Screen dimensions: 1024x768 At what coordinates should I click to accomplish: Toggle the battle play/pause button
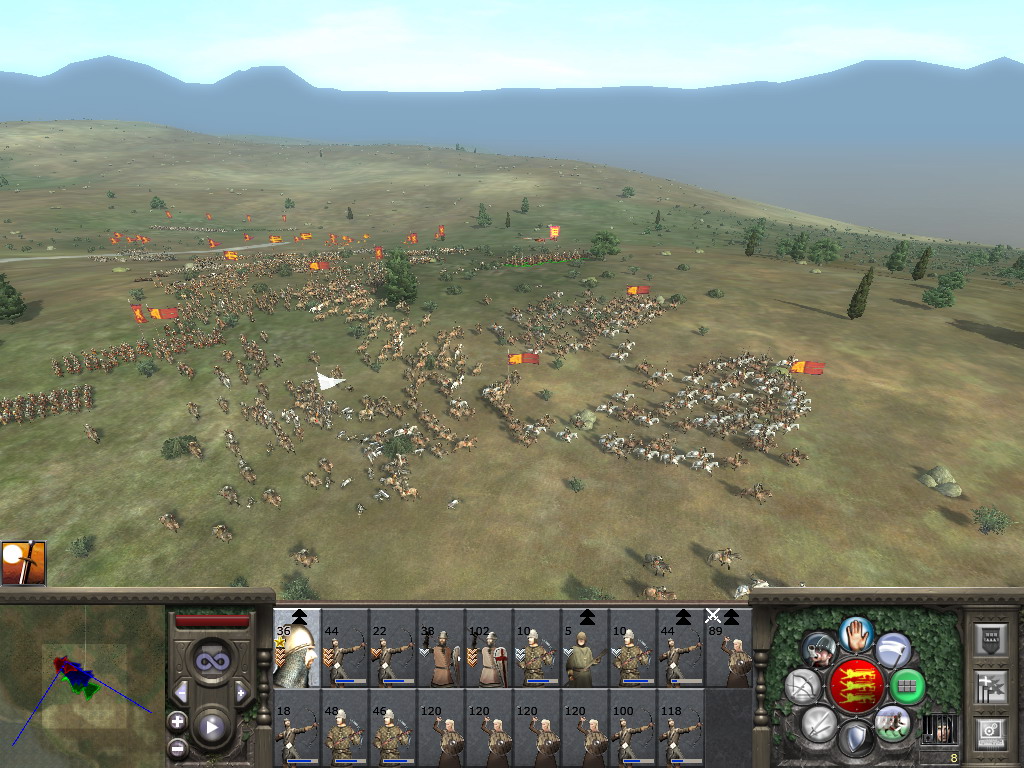[212, 727]
